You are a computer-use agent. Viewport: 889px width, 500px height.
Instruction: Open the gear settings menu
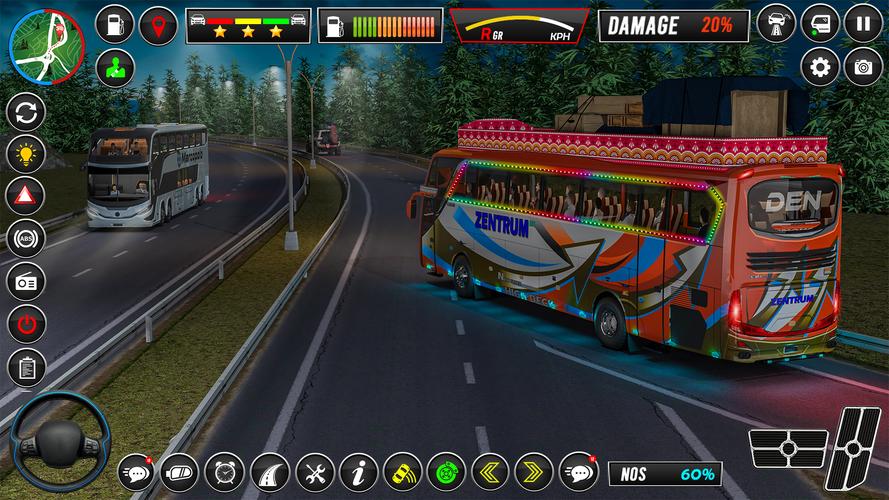820,67
